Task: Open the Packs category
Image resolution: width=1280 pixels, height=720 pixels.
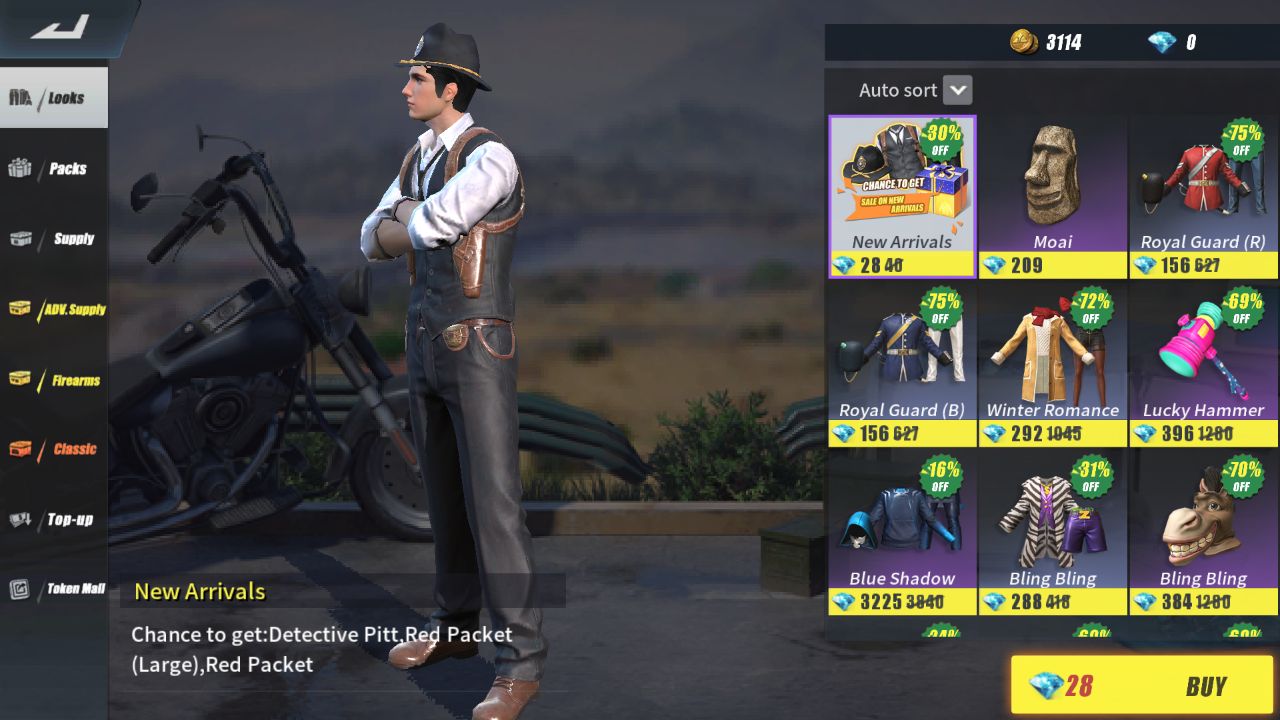Action: pos(54,169)
